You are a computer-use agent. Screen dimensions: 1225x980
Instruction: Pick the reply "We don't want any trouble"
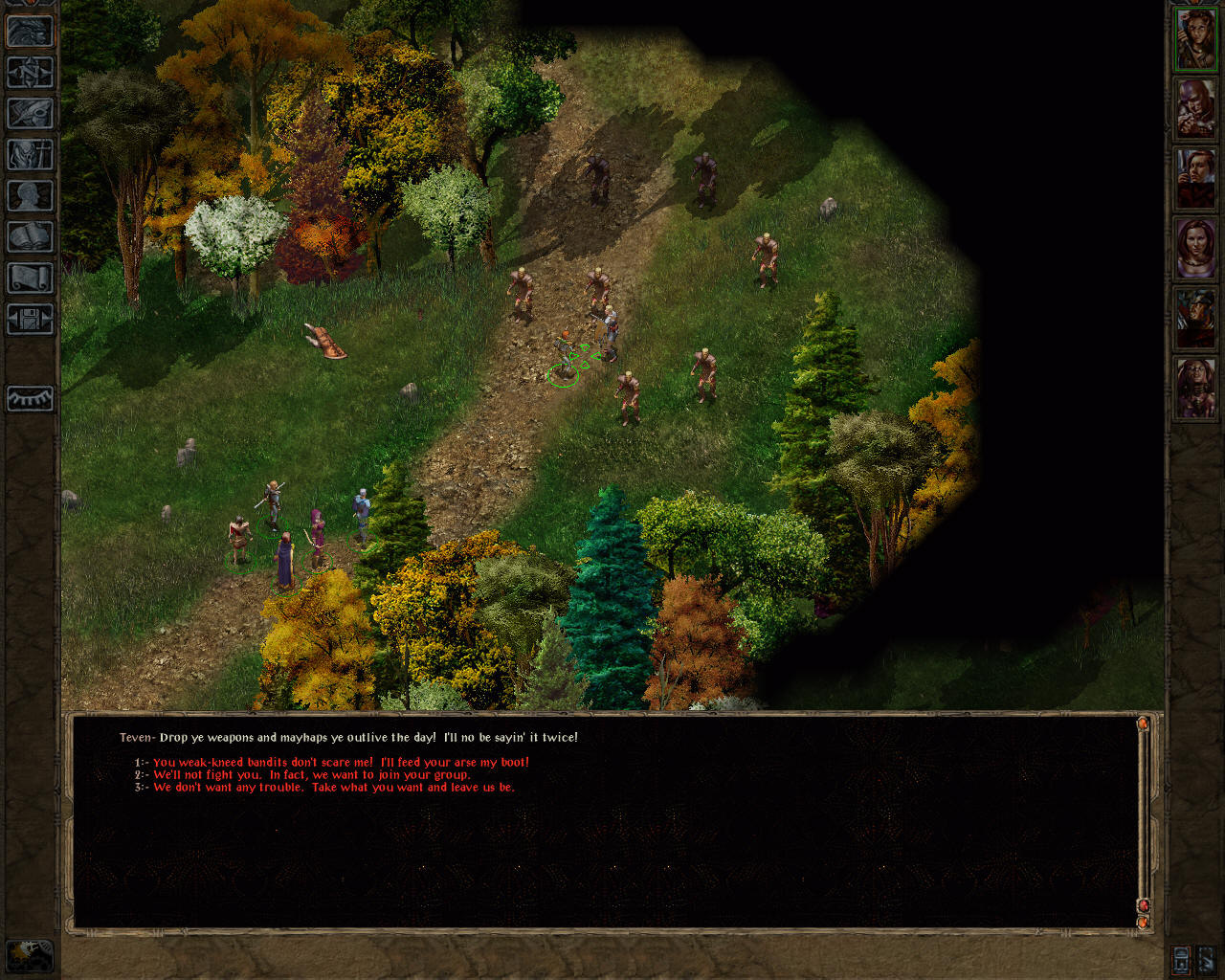click(333, 788)
